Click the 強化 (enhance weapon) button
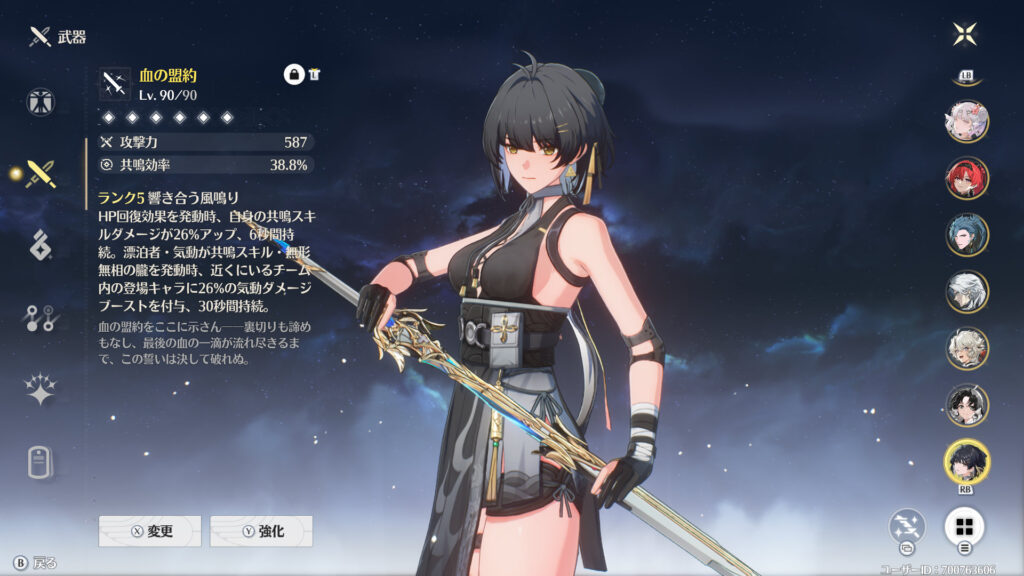This screenshot has height=576, width=1024. [261, 531]
